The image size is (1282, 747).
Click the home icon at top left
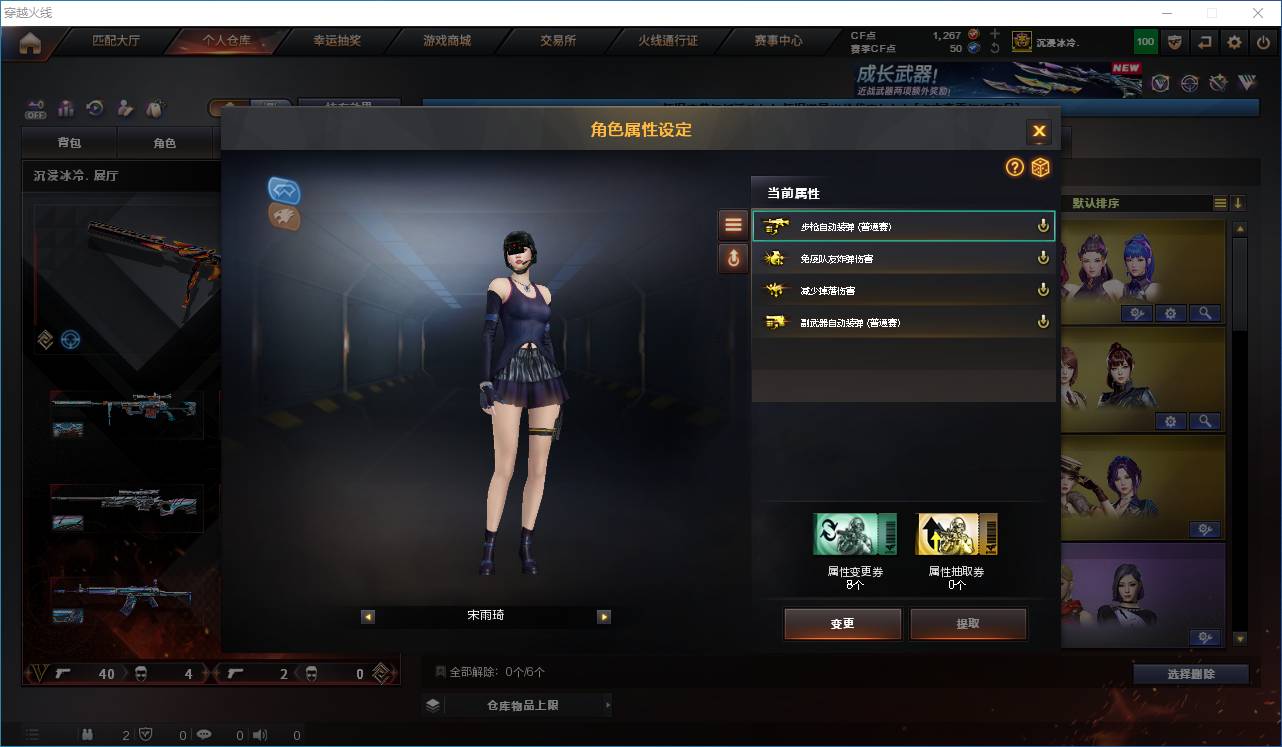click(x=31, y=41)
